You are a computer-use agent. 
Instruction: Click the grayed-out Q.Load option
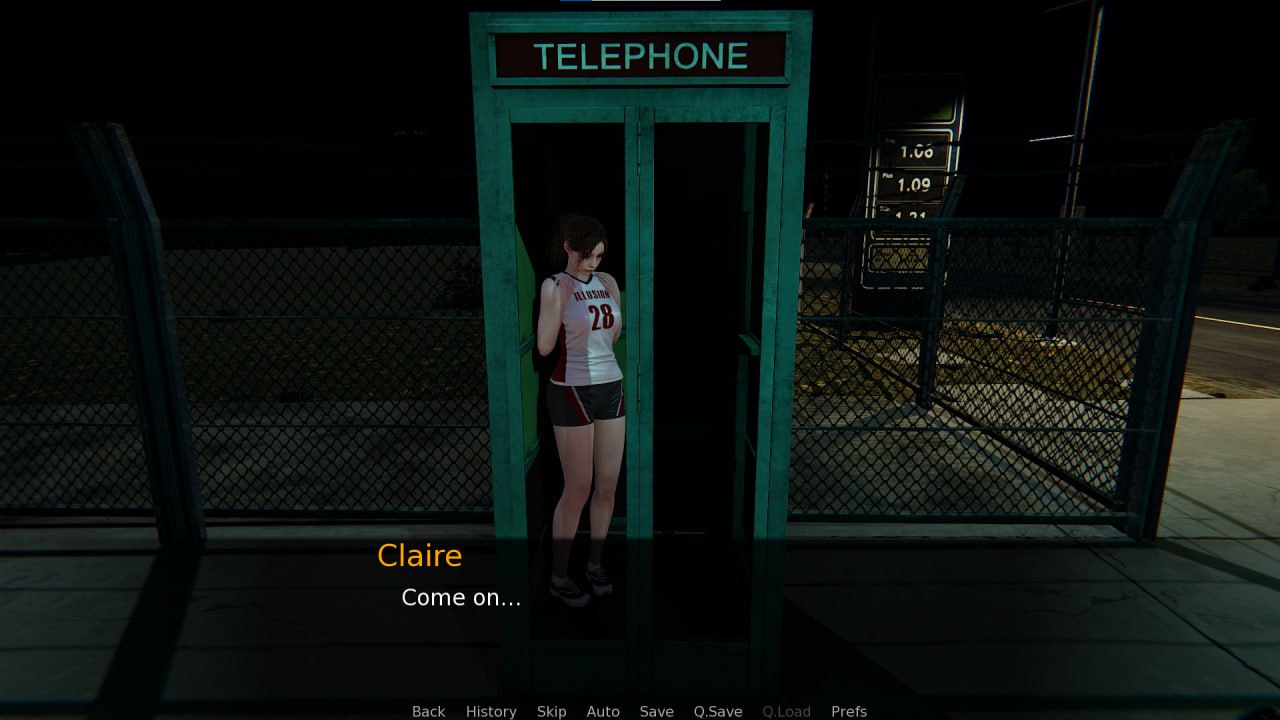coord(786,711)
